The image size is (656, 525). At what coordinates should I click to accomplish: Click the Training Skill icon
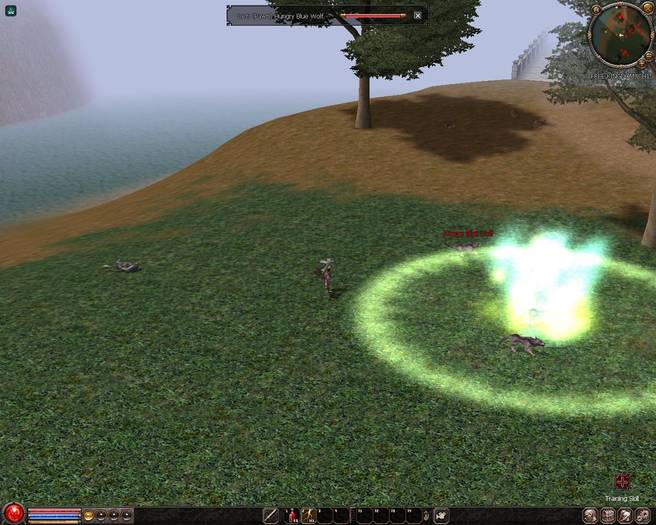622,482
